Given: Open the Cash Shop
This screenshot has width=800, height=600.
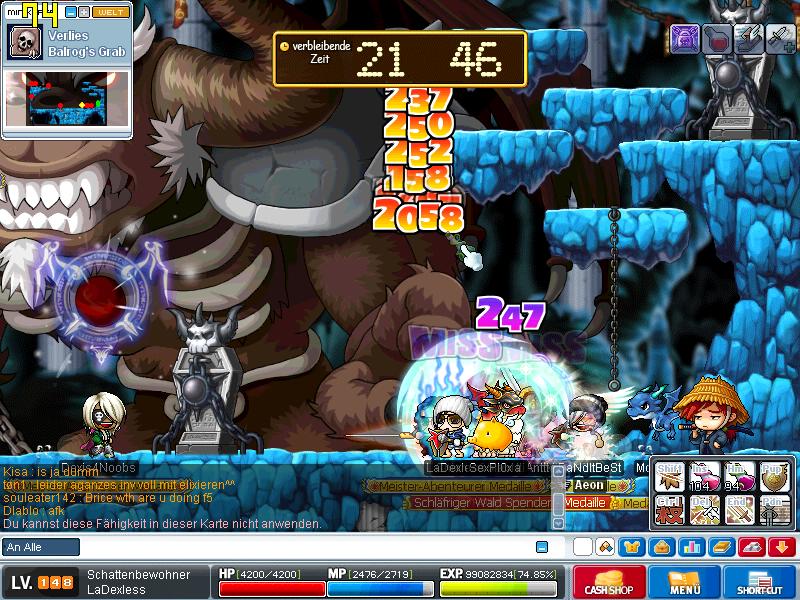Looking at the screenshot, I should coord(607,583).
